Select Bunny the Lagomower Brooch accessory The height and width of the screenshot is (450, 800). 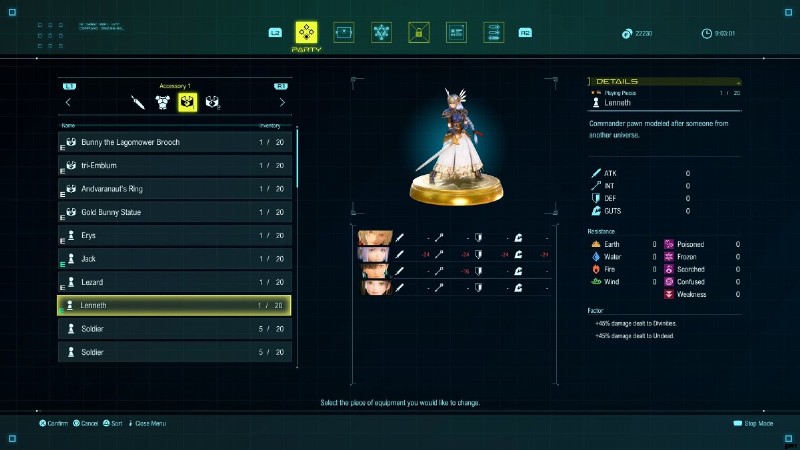pos(175,142)
